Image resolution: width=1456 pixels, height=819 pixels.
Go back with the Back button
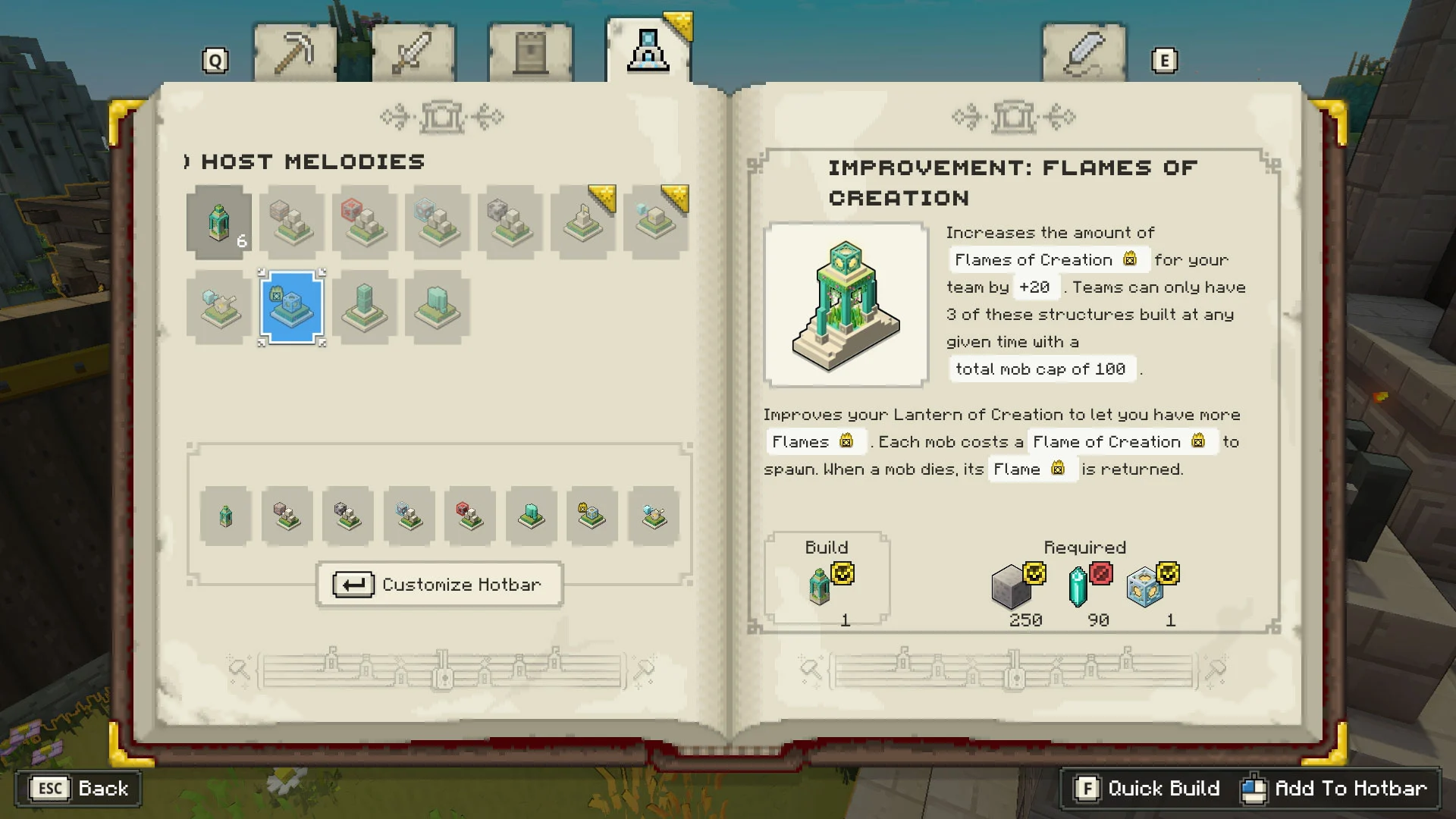[79, 789]
